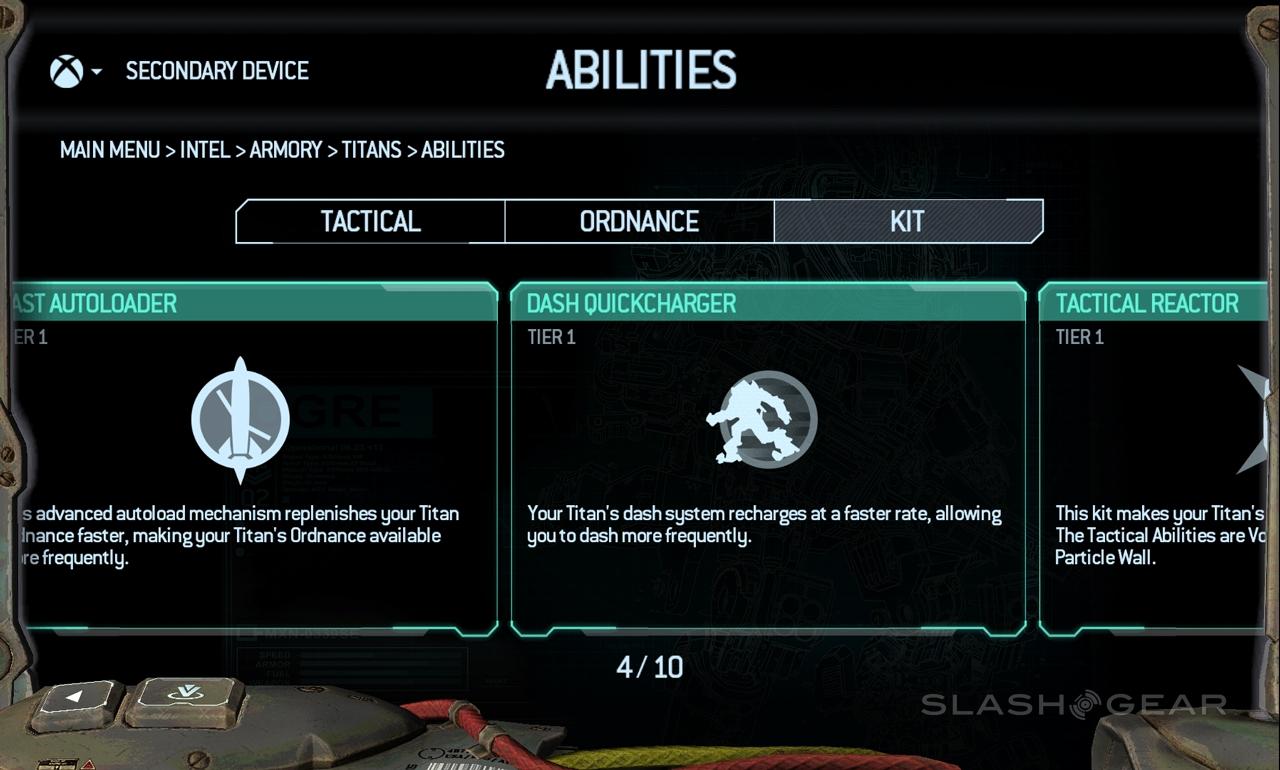Click the back triangle button
The height and width of the screenshot is (770, 1280).
click(x=76, y=701)
